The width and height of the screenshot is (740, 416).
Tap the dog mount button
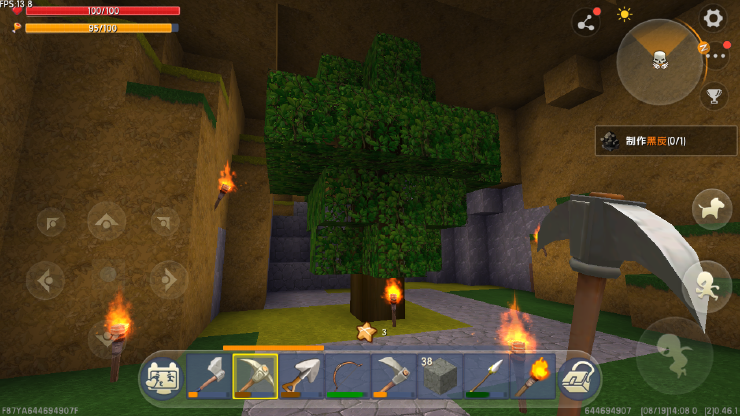point(712,209)
